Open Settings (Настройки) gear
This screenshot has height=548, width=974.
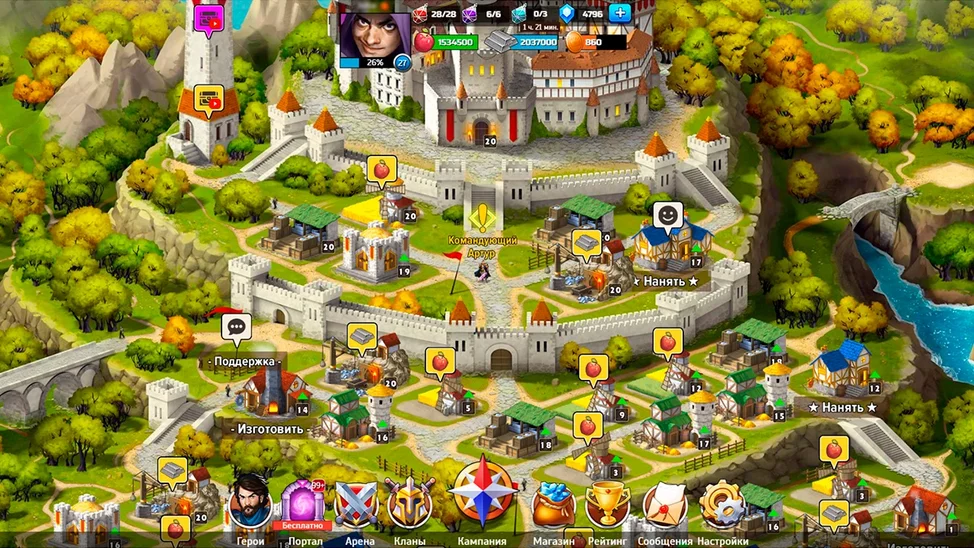click(x=722, y=503)
